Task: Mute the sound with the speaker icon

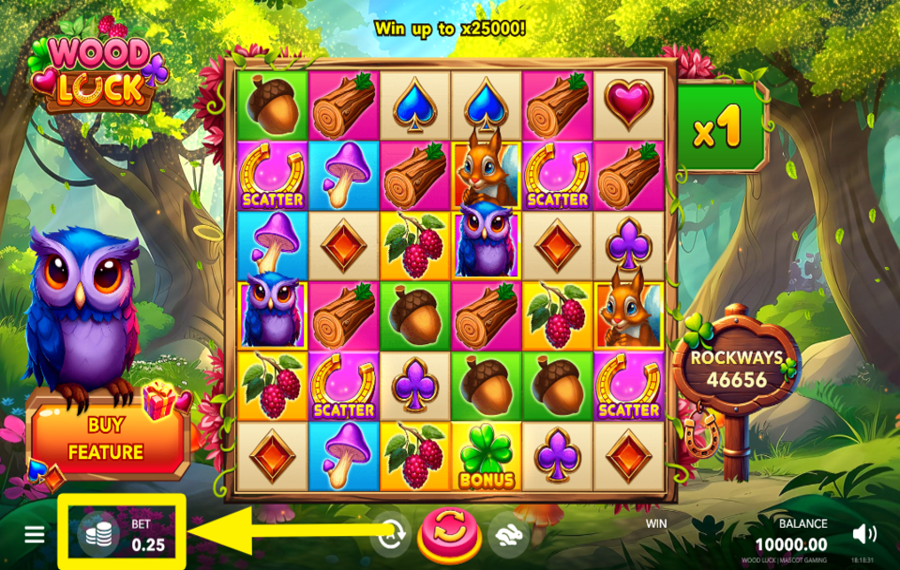Action: (x=866, y=534)
